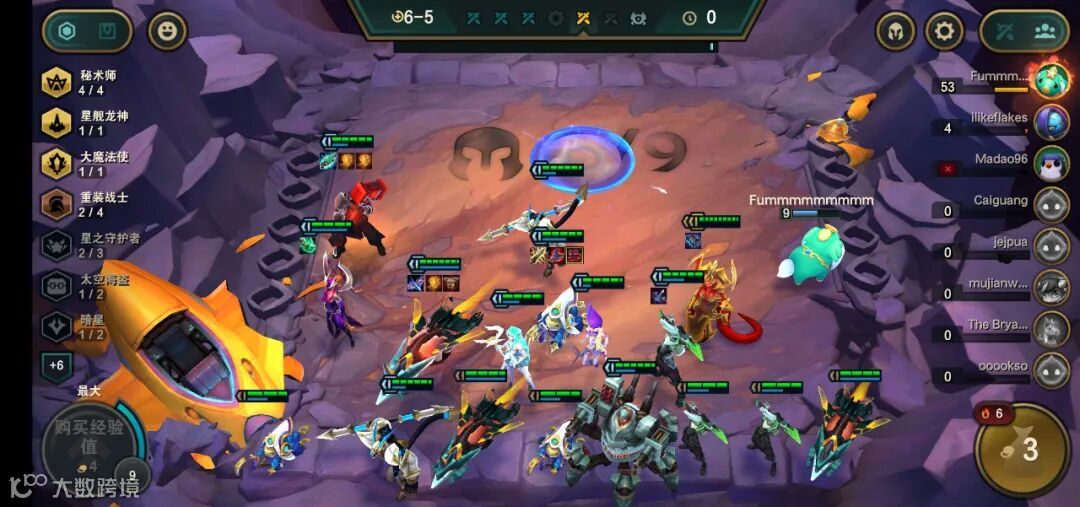Open the gear settings button
The image size is (1080, 507).
pyautogui.click(x=944, y=31)
